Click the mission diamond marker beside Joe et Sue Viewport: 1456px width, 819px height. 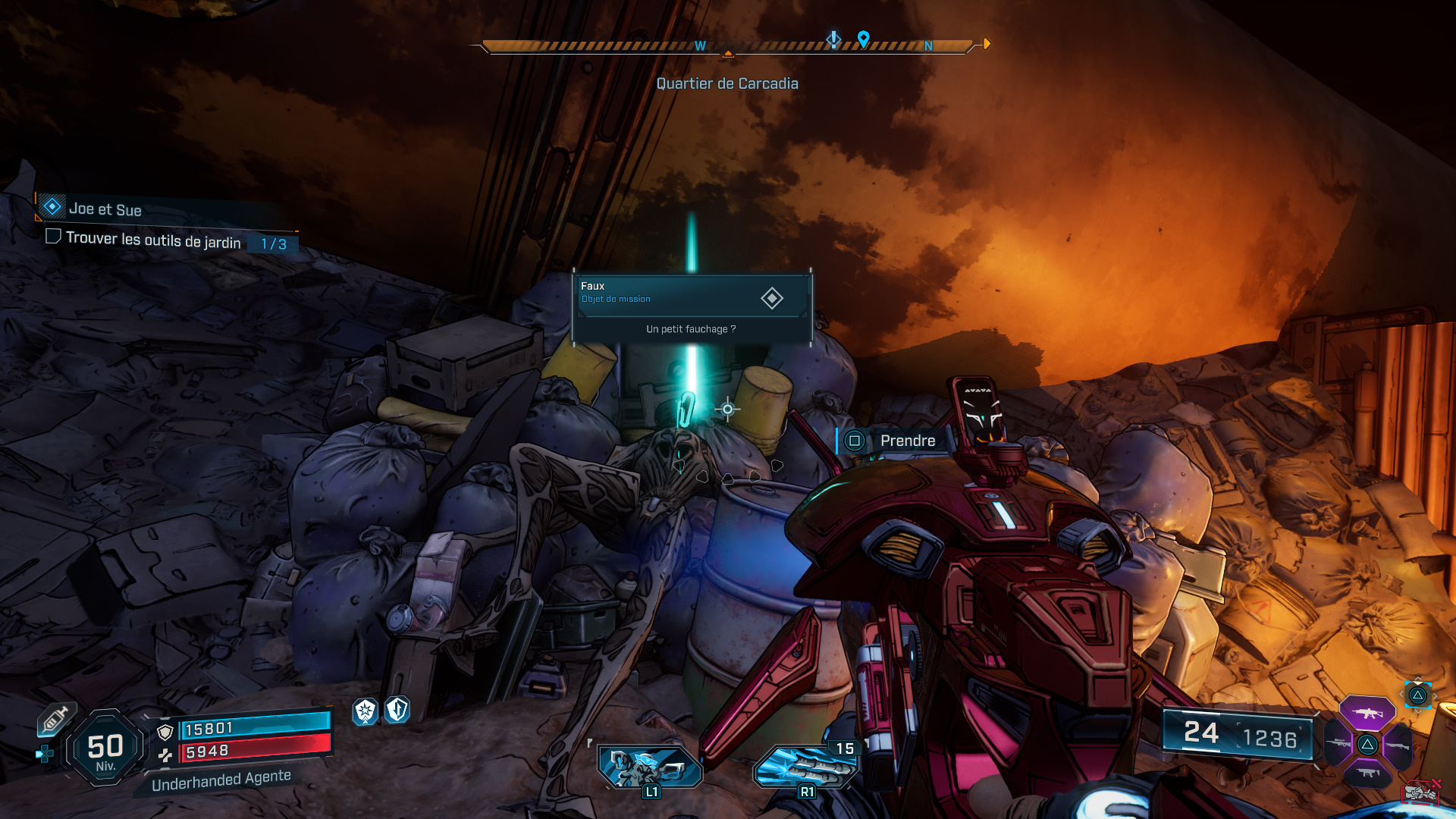coord(50,206)
